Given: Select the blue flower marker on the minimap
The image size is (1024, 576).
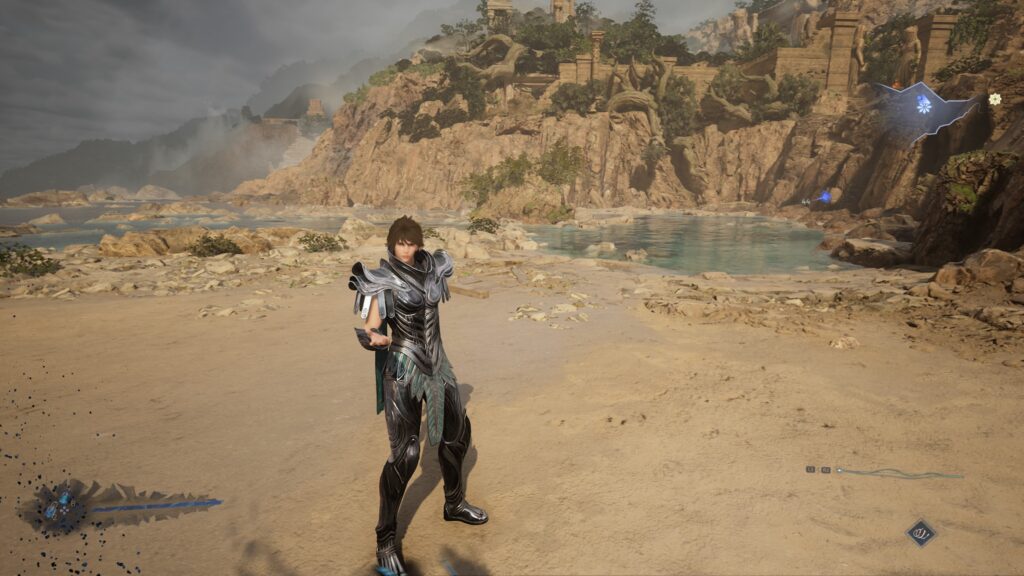Looking at the screenshot, I should click(x=923, y=104).
